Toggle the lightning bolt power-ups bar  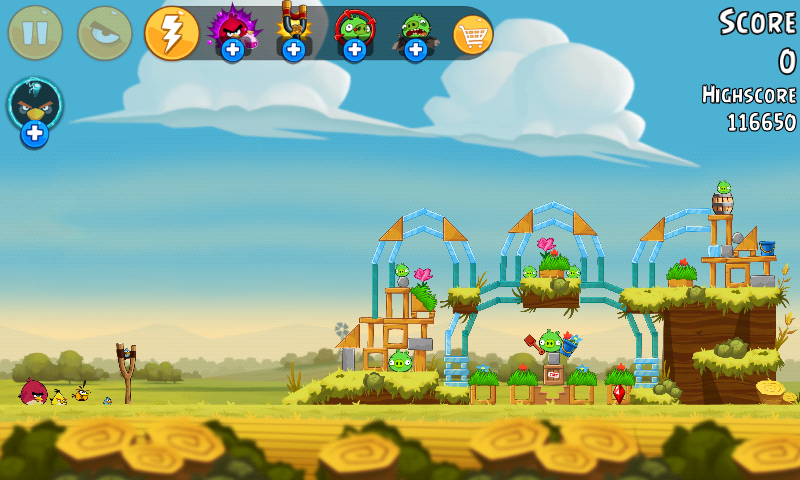172,33
